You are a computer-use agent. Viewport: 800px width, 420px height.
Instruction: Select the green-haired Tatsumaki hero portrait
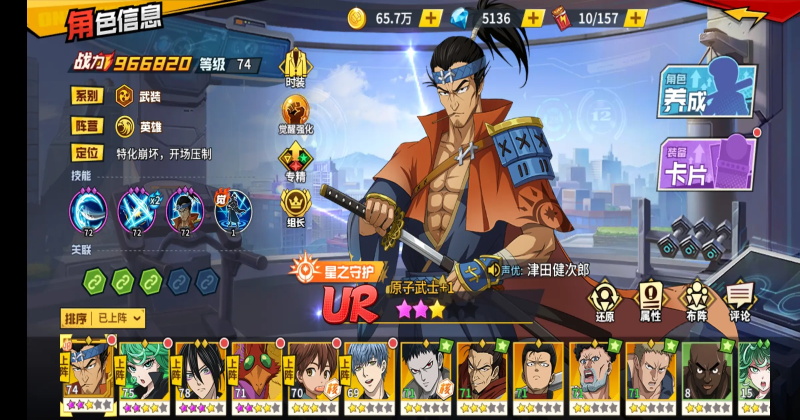click(140, 377)
